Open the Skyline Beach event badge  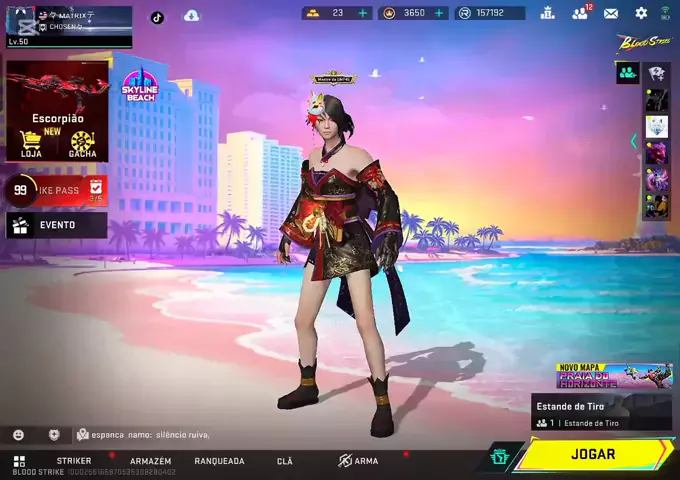[x=141, y=88]
